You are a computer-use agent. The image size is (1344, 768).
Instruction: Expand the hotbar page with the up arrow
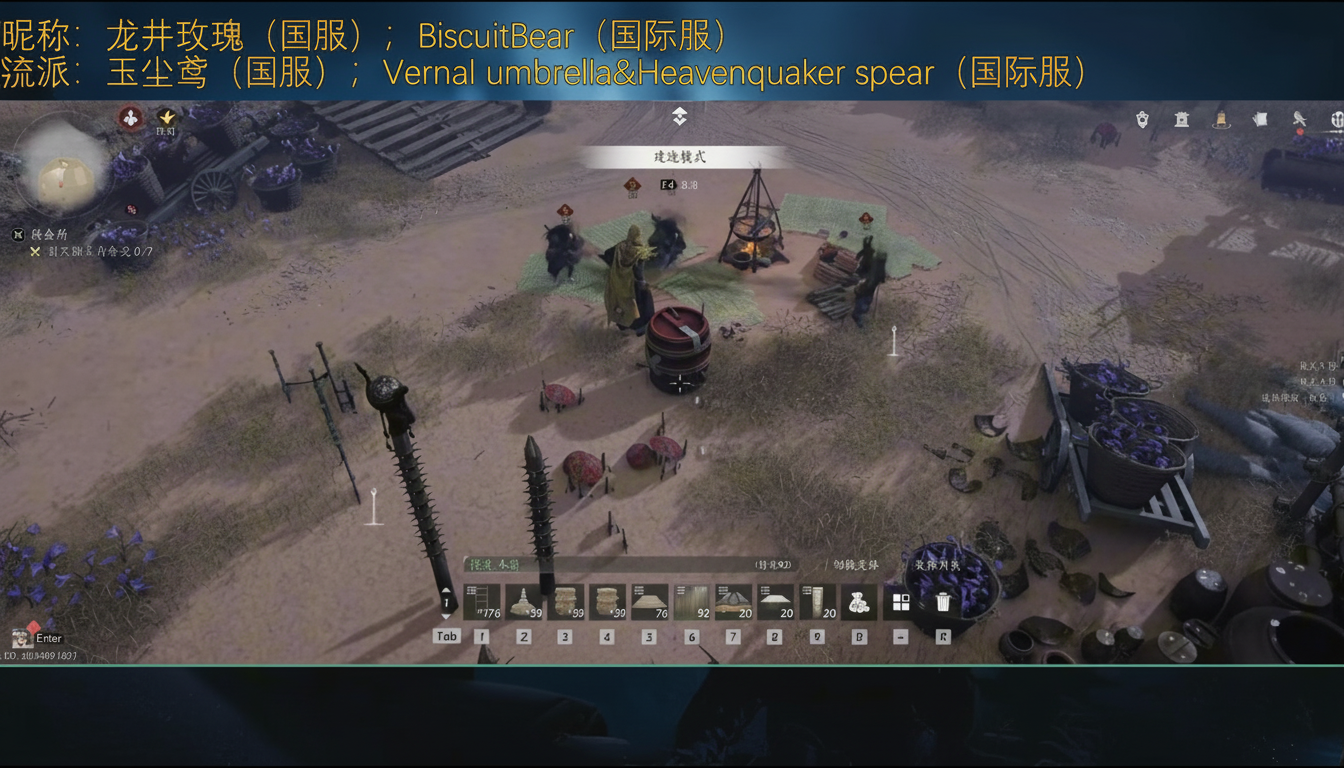[x=445, y=590]
